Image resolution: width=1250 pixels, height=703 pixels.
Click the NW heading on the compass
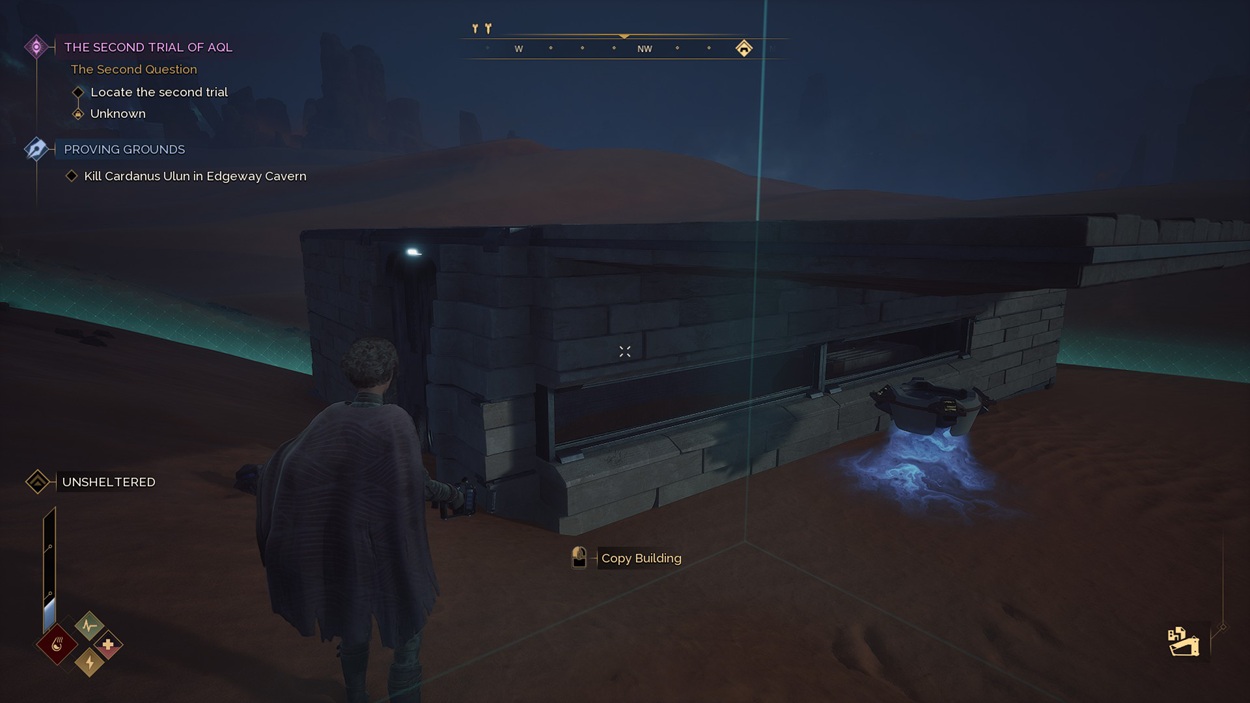(644, 49)
